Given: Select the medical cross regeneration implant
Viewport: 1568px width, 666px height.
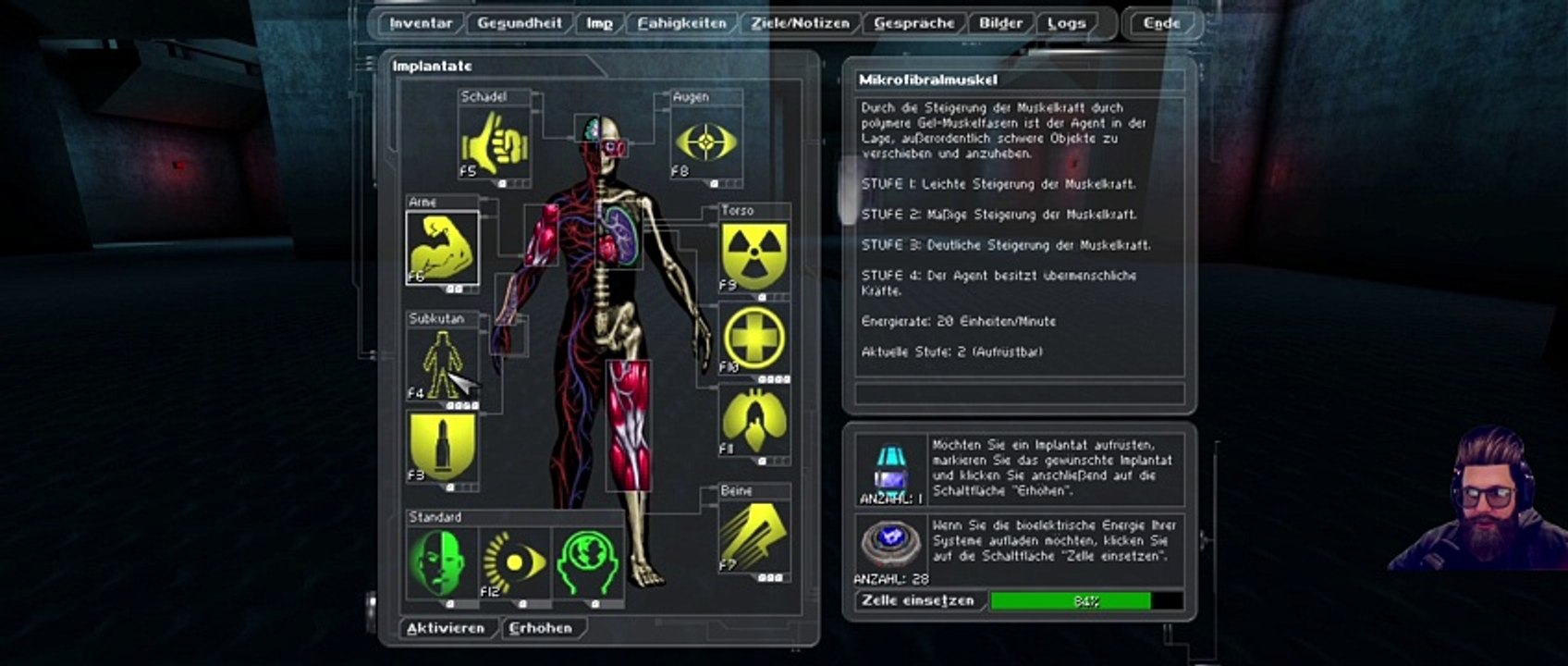Looking at the screenshot, I should click(753, 338).
